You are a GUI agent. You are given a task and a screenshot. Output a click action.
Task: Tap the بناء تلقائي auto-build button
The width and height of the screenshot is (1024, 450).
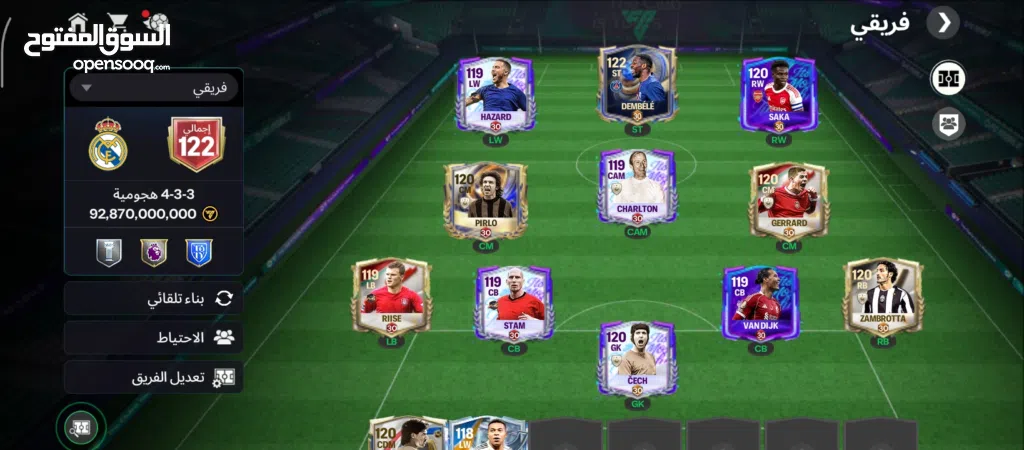155,298
